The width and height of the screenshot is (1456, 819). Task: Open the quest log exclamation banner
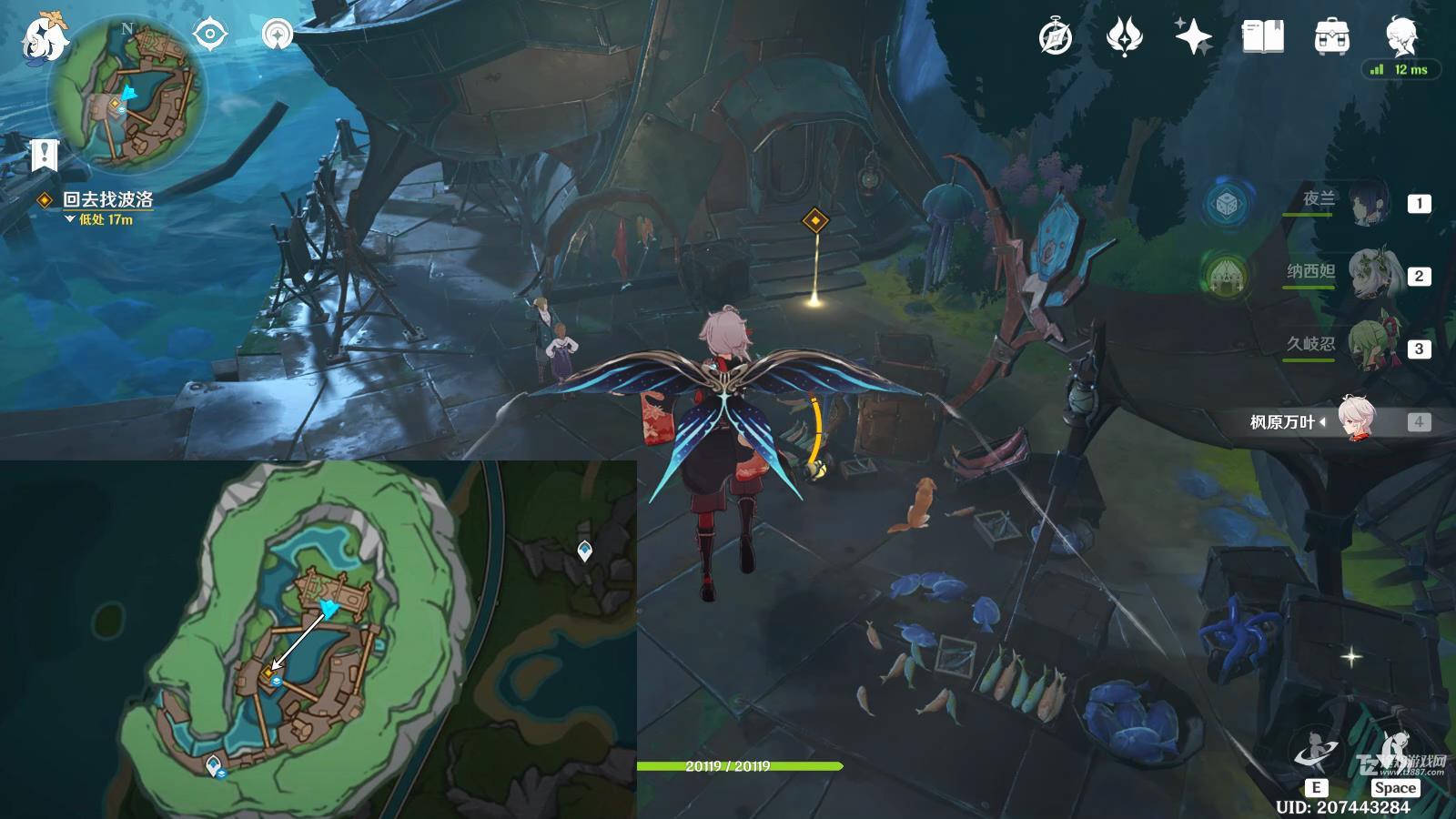click(44, 156)
